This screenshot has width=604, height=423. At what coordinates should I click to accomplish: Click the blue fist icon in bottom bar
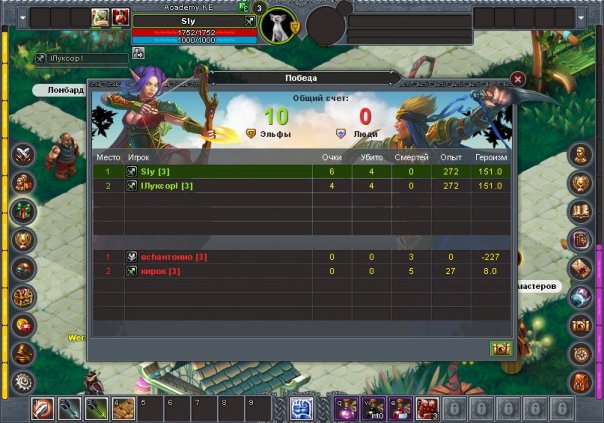(x=302, y=408)
